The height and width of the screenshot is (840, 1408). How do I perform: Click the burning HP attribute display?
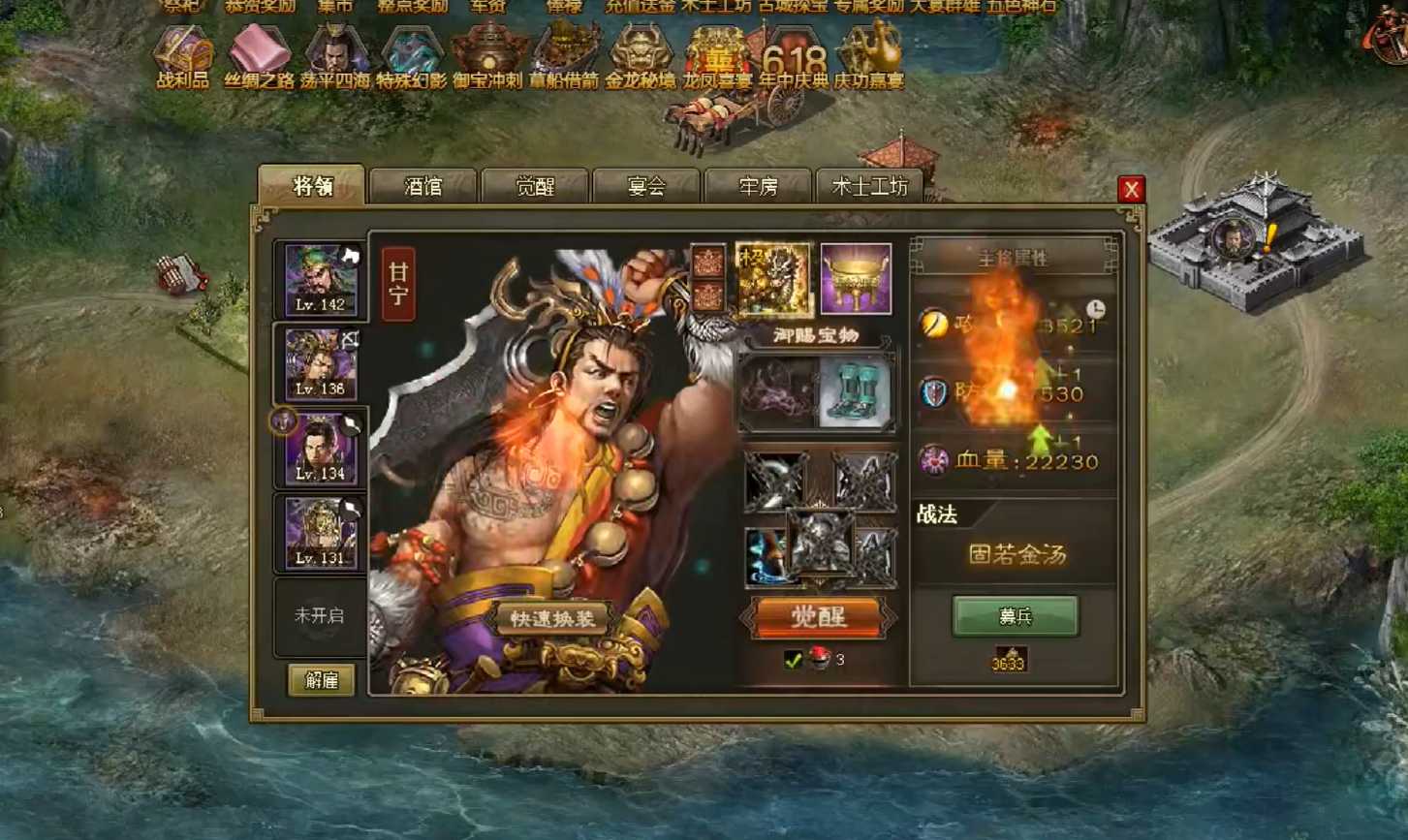pyautogui.click(x=1011, y=462)
